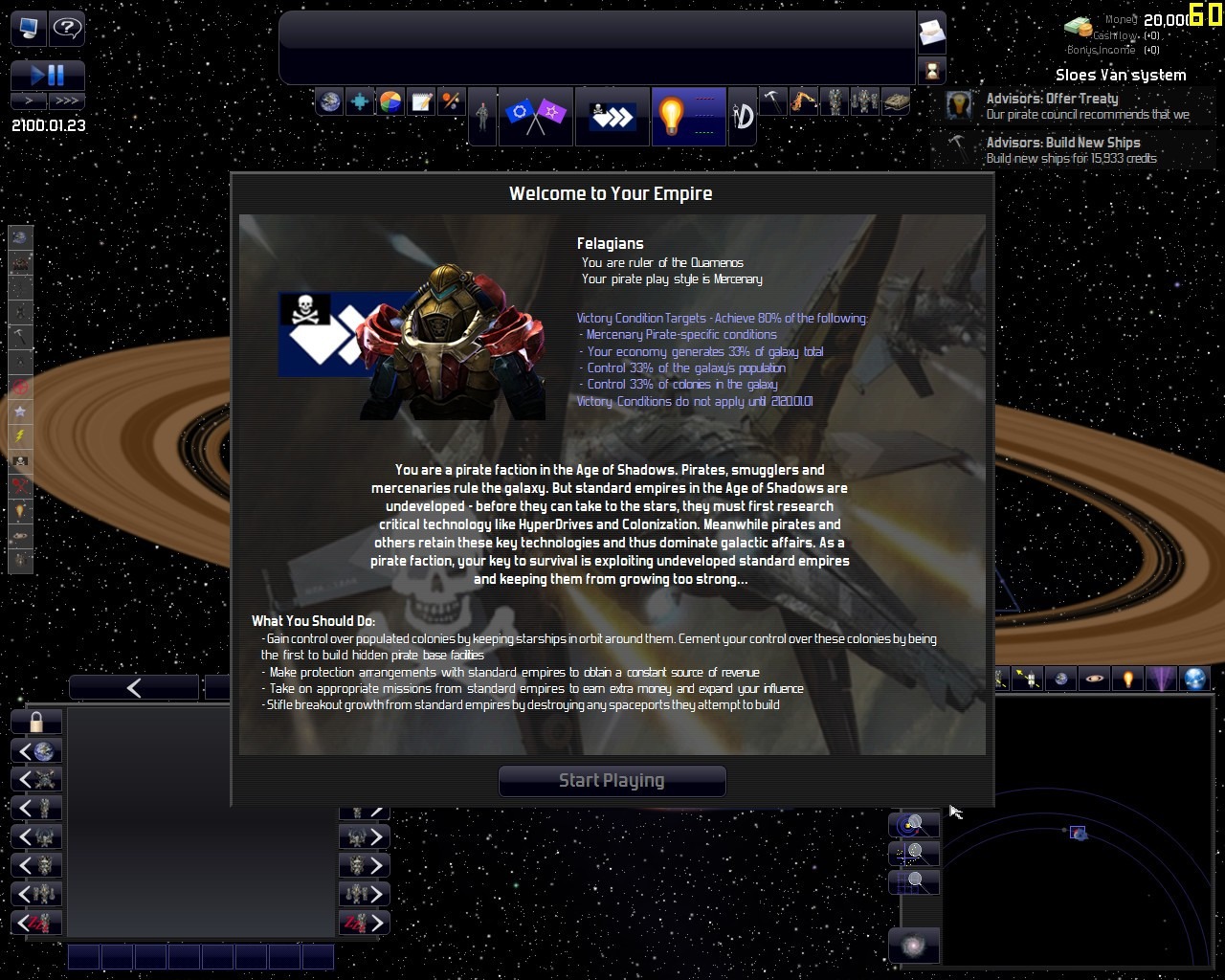Open the notepad with pencil icon
Screen dimensions: 1225x980
(x=421, y=101)
